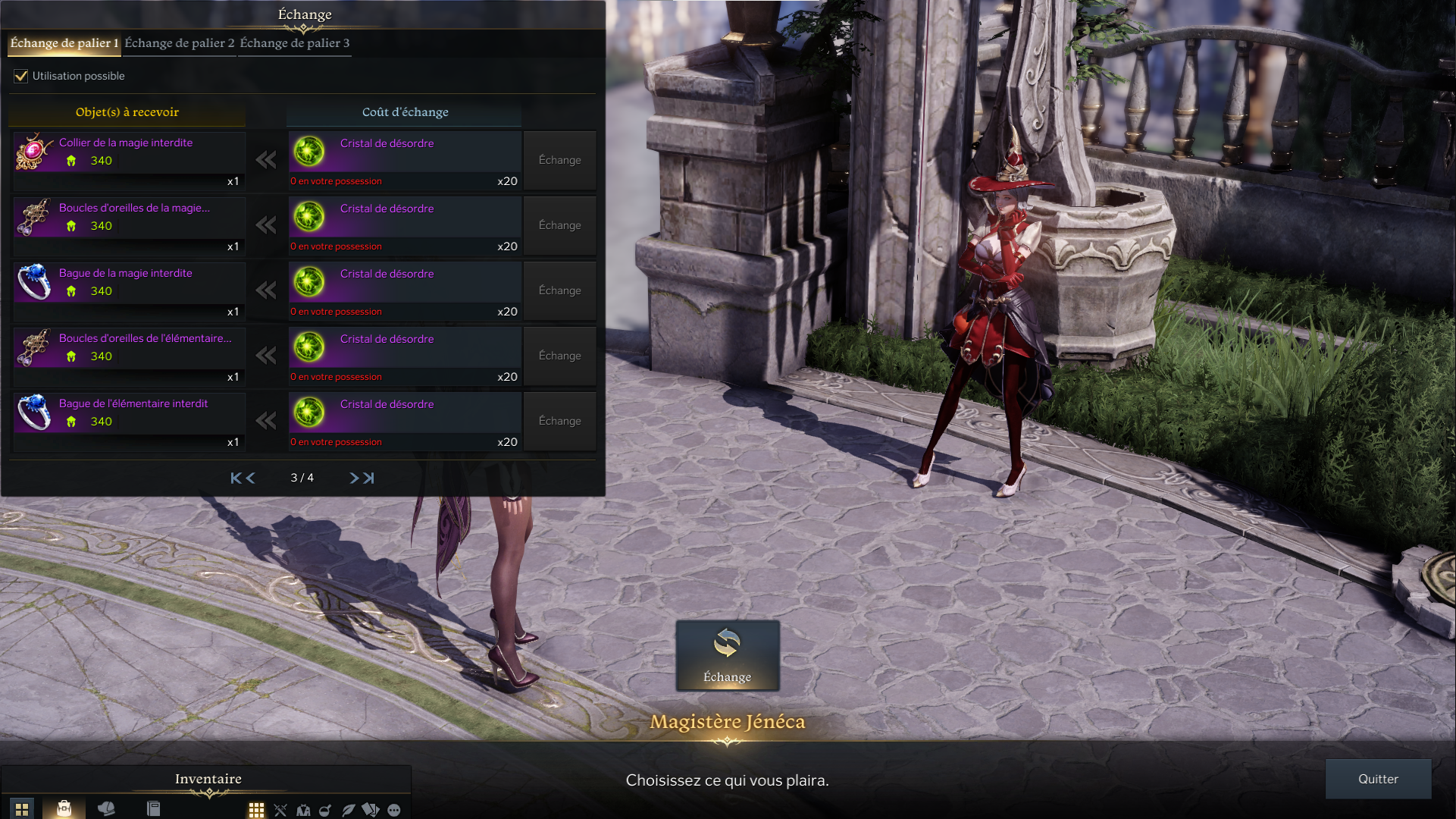
Task: Select the Collier de la magie interdite necklace icon
Action: click(34, 152)
